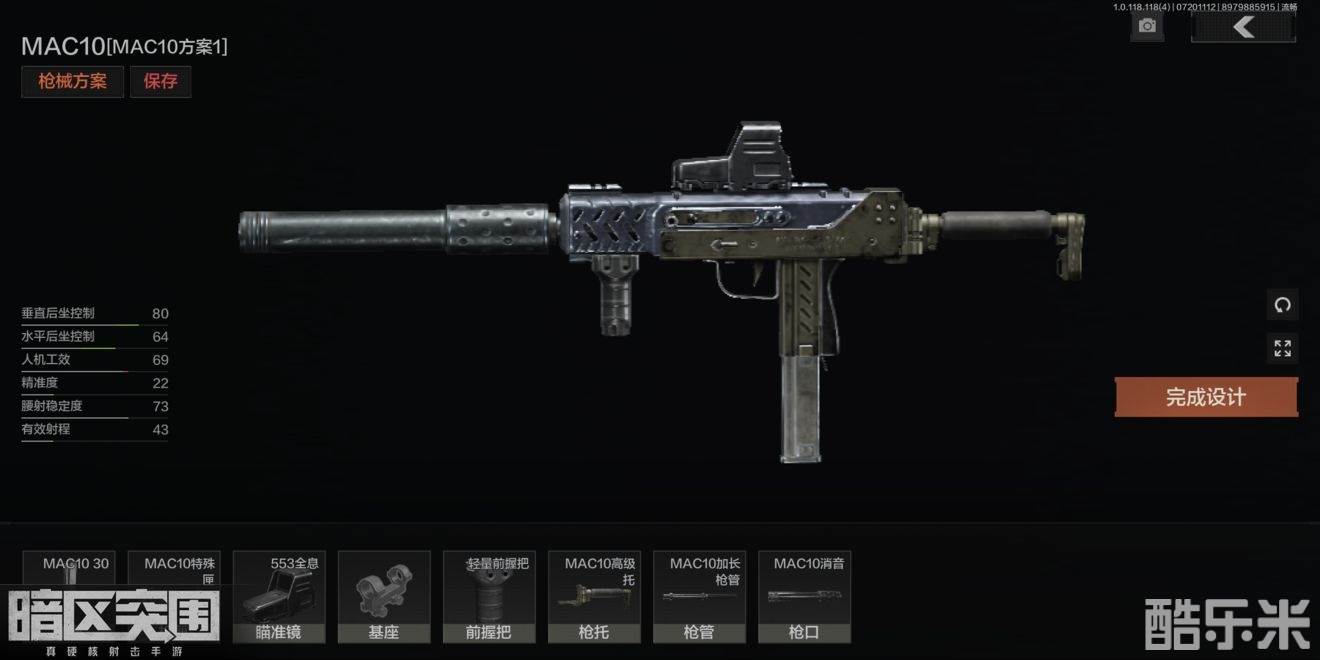Select the MAC10加长枪管 barrel slot
Screen dimensions: 1320x660
[699, 596]
